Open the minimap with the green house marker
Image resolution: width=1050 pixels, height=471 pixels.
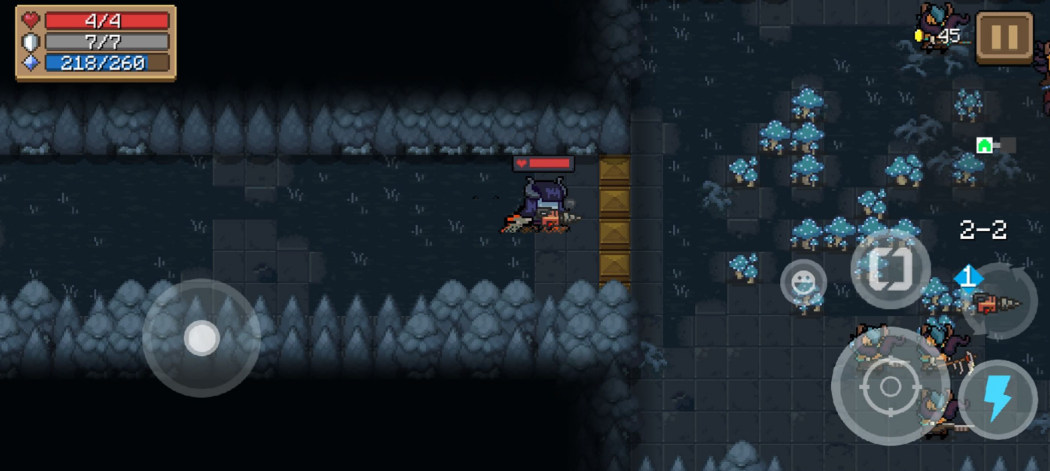tap(992, 145)
